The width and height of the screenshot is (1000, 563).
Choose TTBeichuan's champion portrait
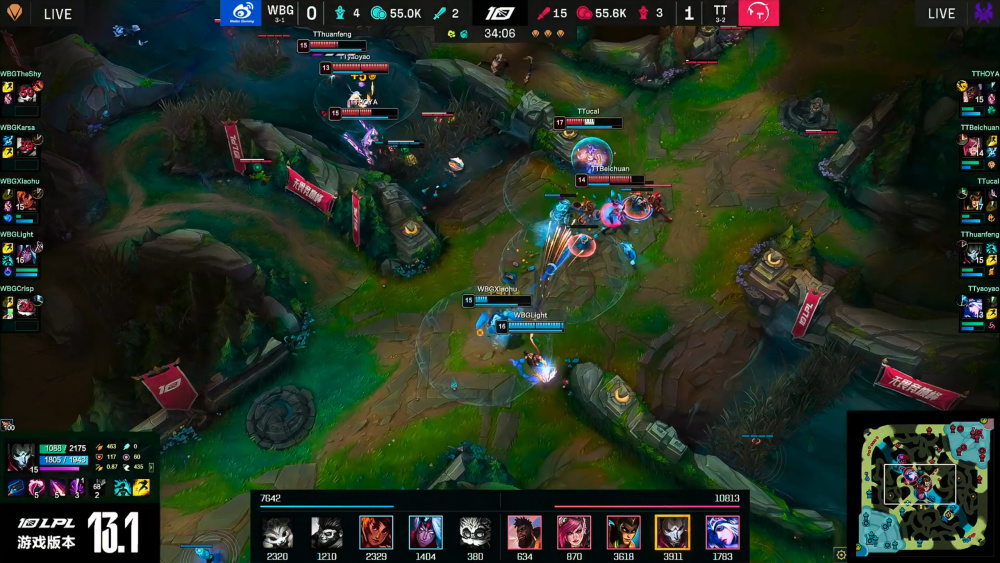pos(972,146)
